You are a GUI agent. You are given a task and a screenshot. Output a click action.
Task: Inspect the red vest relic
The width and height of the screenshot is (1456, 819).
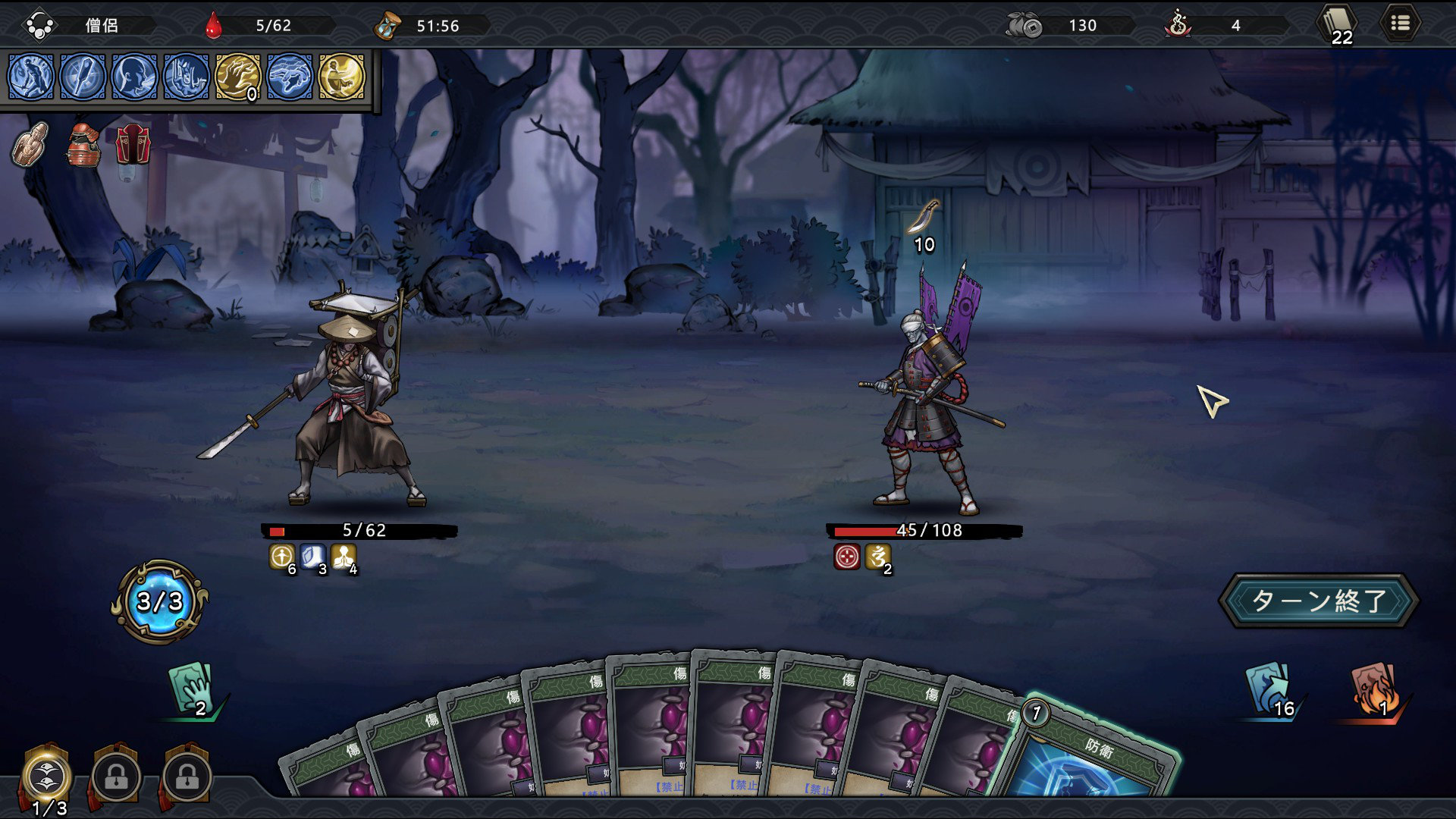133,144
